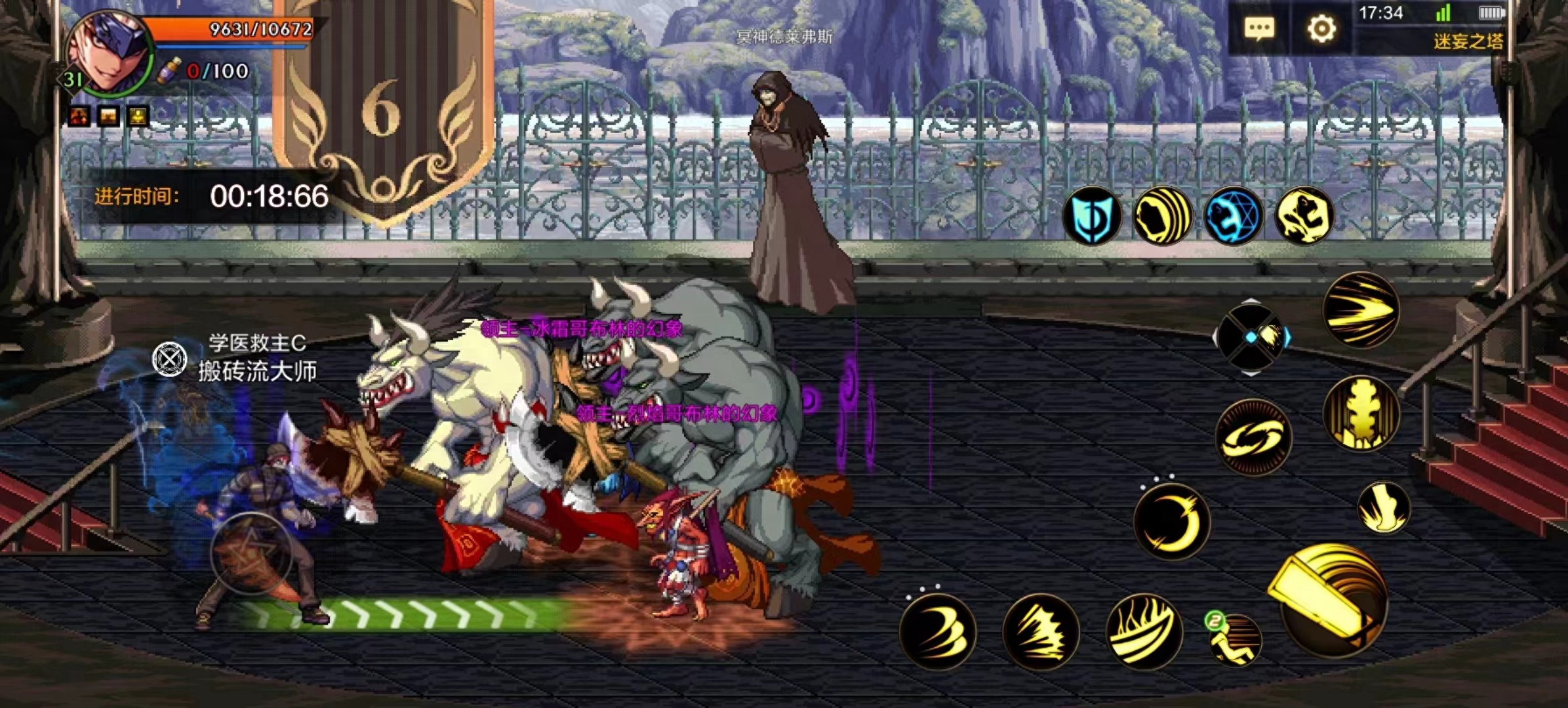The image size is (1568, 708).
Task: Tap the player portrait avatar
Action: (108, 54)
